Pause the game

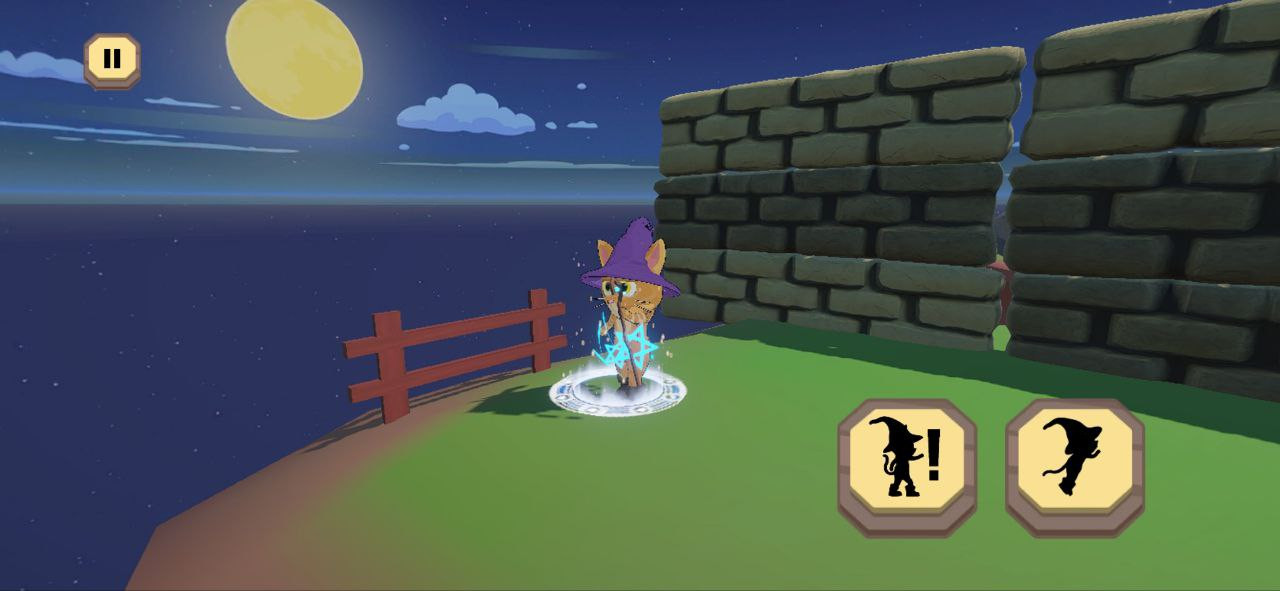pos(112,60)
